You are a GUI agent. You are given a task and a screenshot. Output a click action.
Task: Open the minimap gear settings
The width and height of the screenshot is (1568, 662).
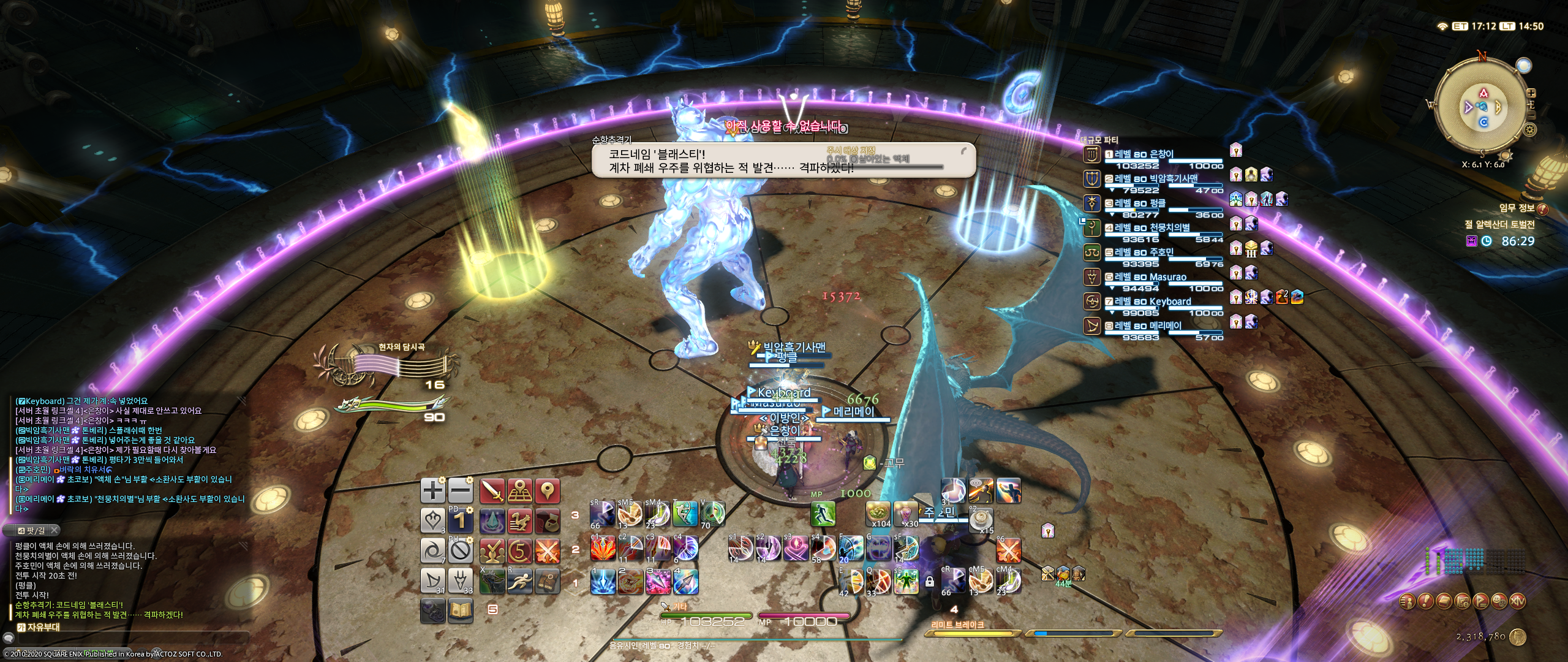(1529, 129)
